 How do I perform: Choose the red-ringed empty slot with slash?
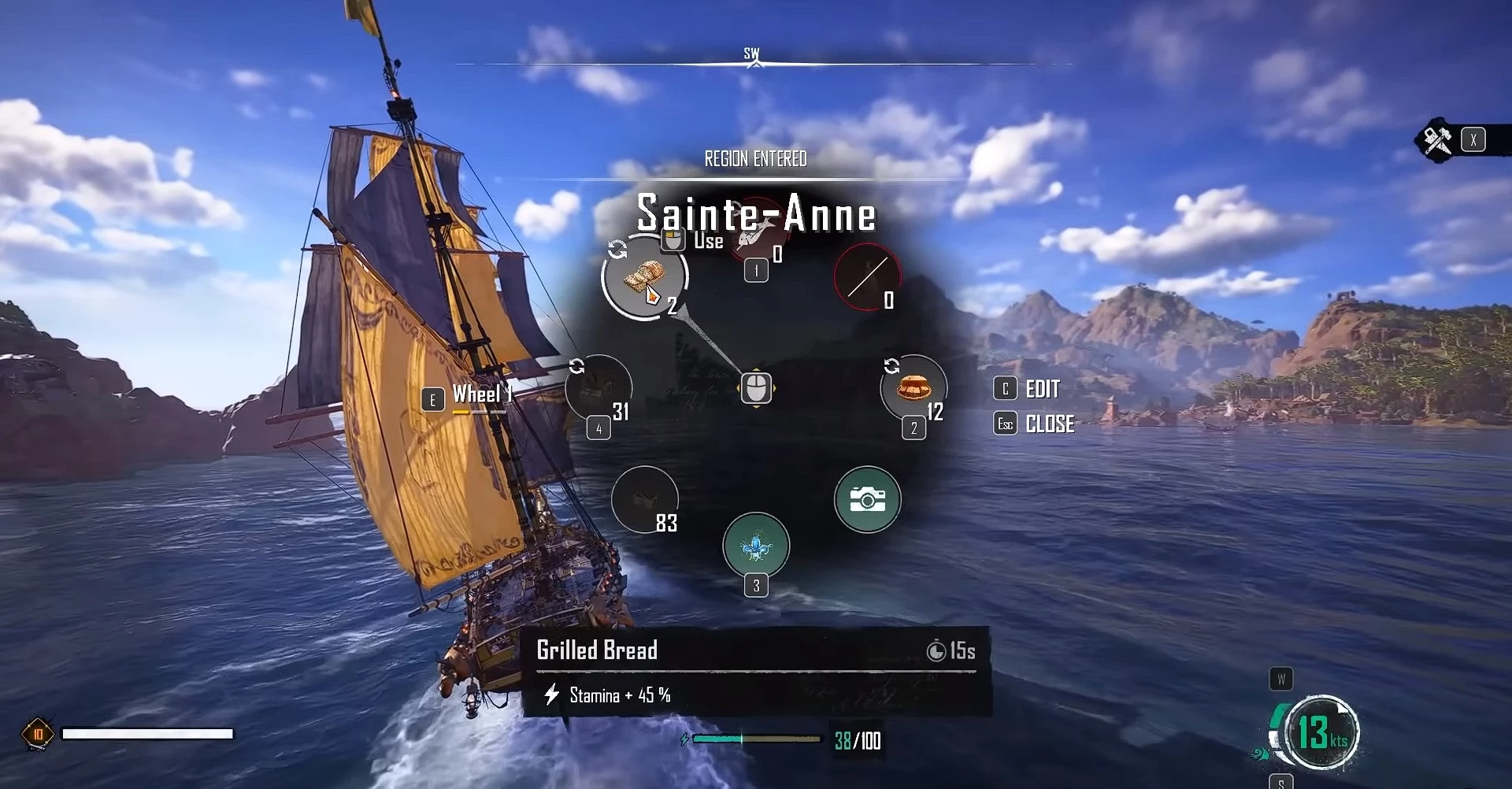[867, 276]
